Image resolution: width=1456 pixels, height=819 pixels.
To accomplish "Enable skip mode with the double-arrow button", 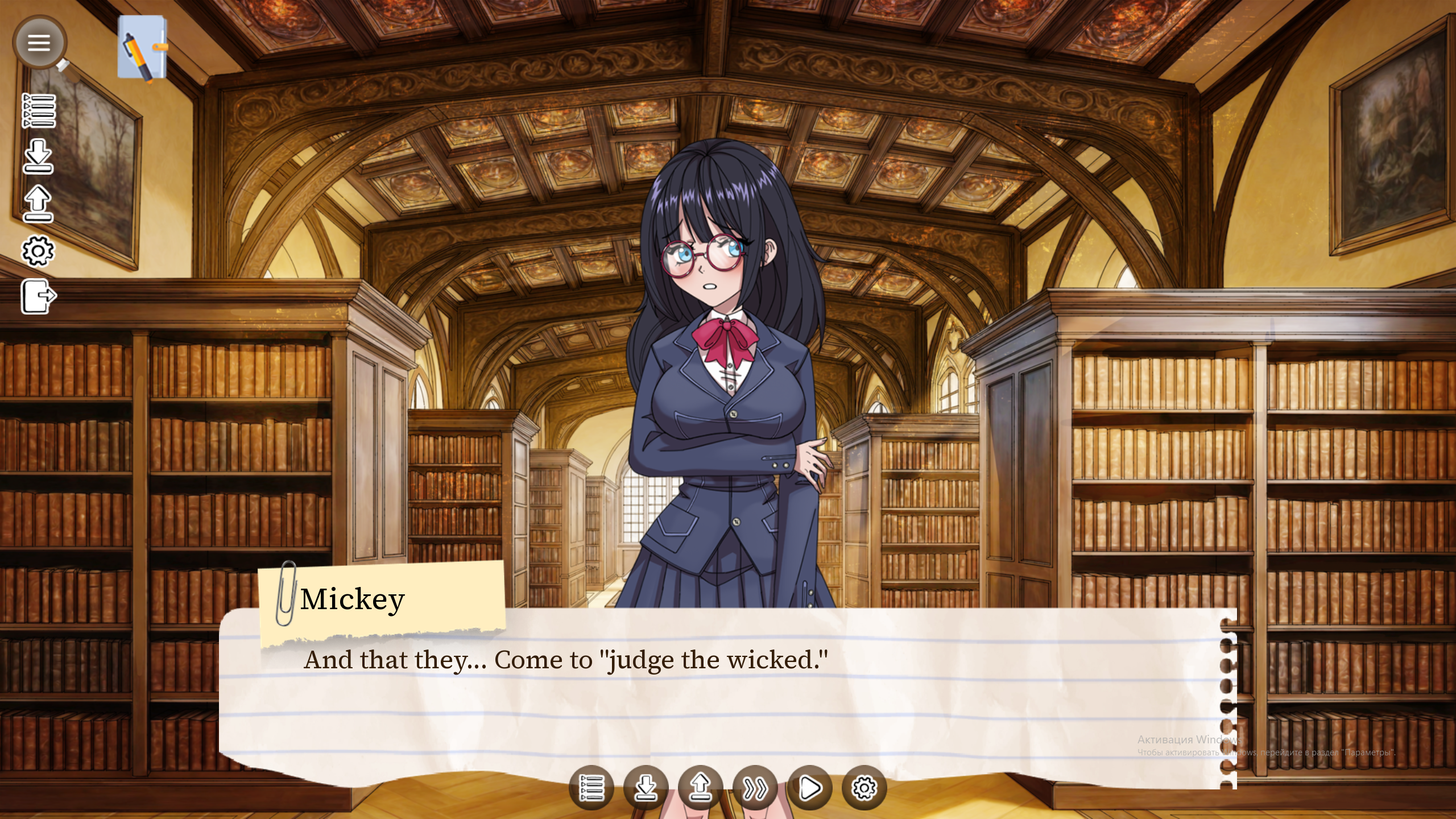I will pos(755,788).
